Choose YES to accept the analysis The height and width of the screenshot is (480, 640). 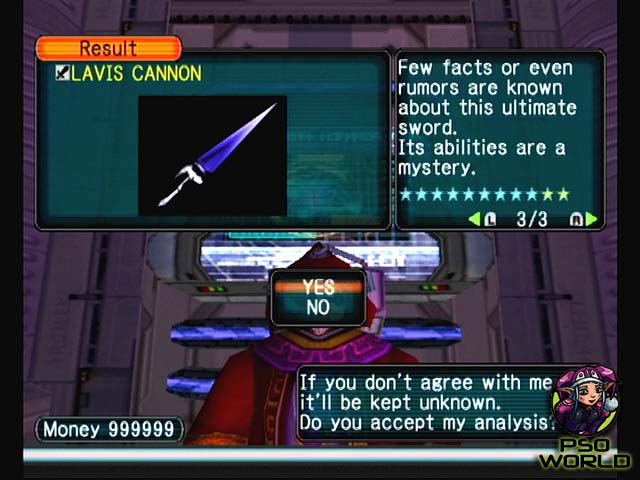pos(318,288)
